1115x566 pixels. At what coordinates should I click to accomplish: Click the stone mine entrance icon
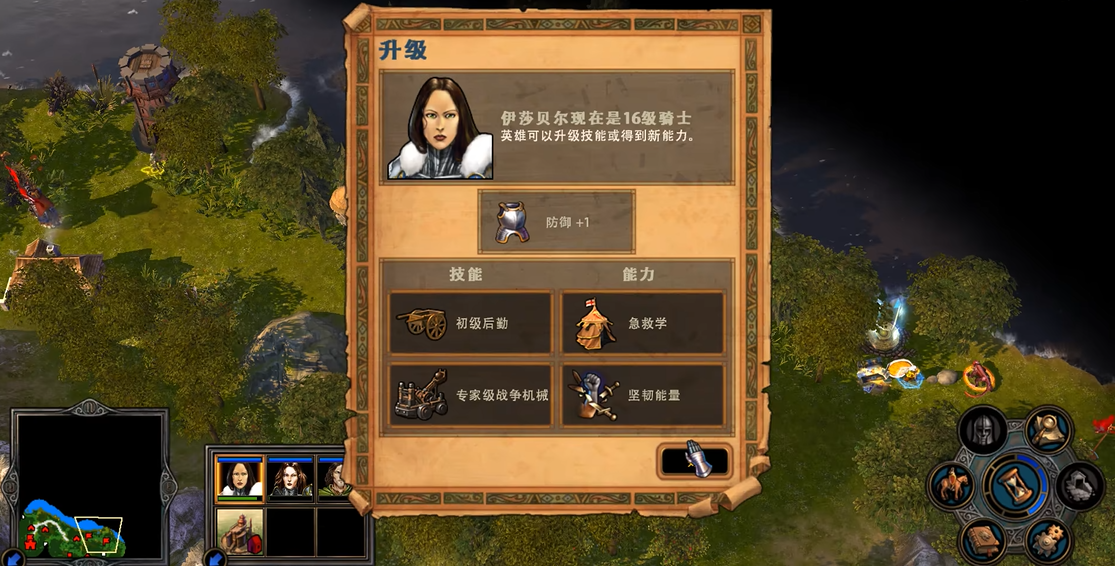coord(1080,486)
